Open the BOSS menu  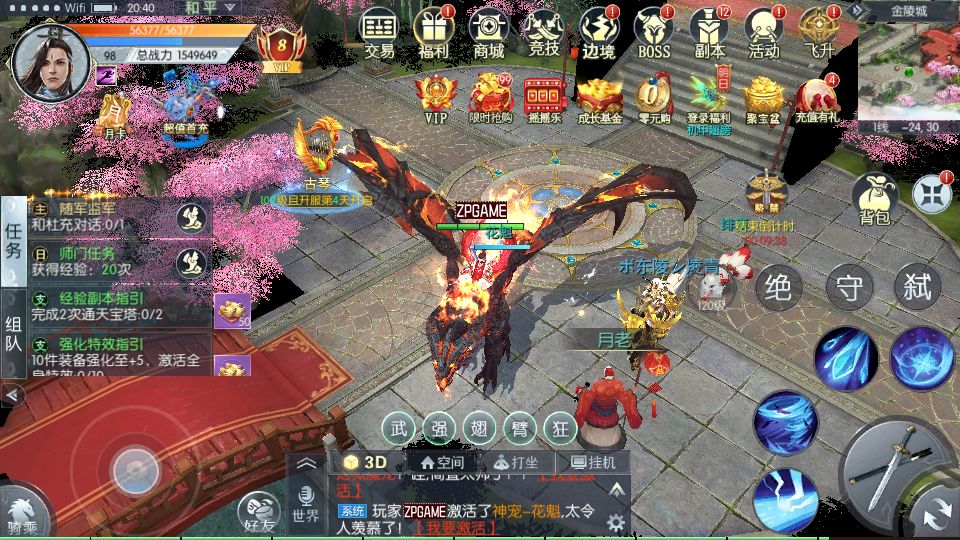pyautogui.click(x=654, y=32)
